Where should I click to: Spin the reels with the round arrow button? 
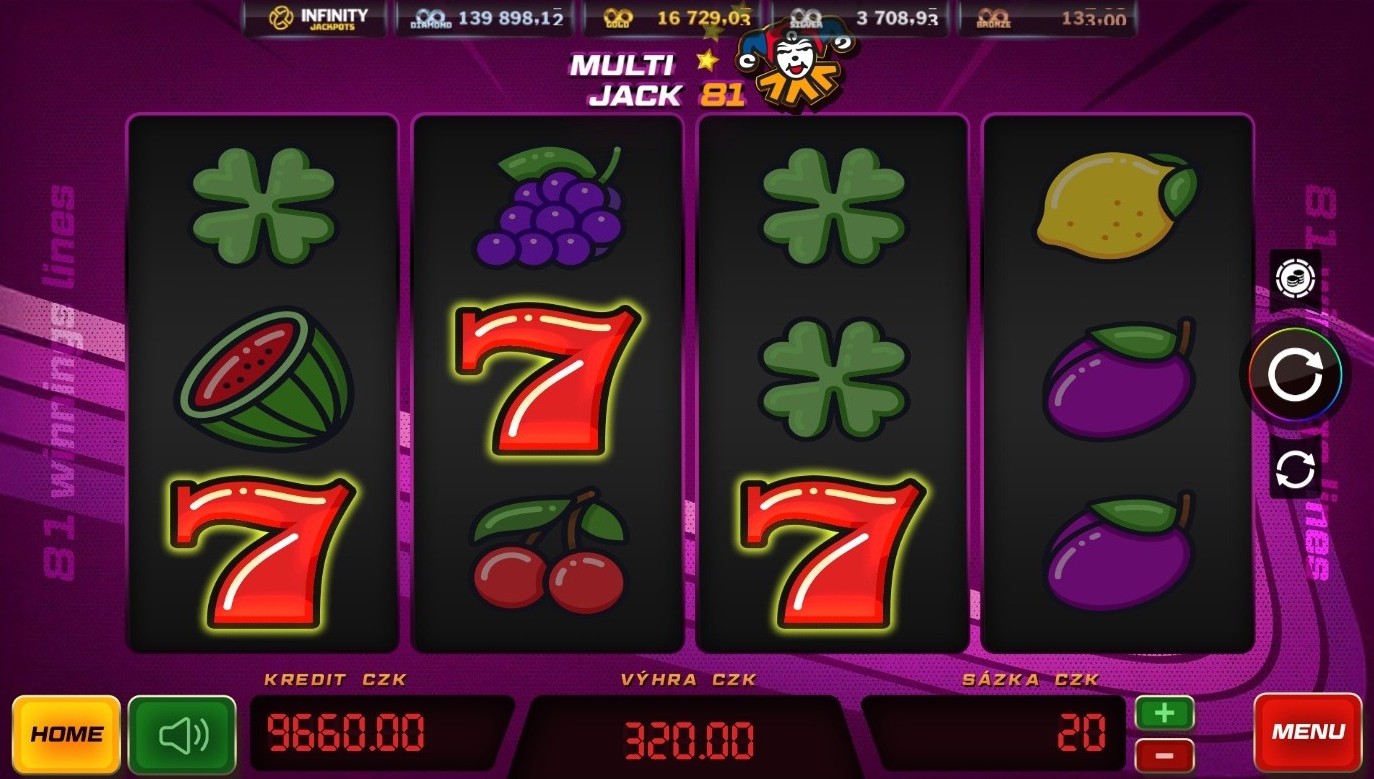click(x=1295, y=375)
